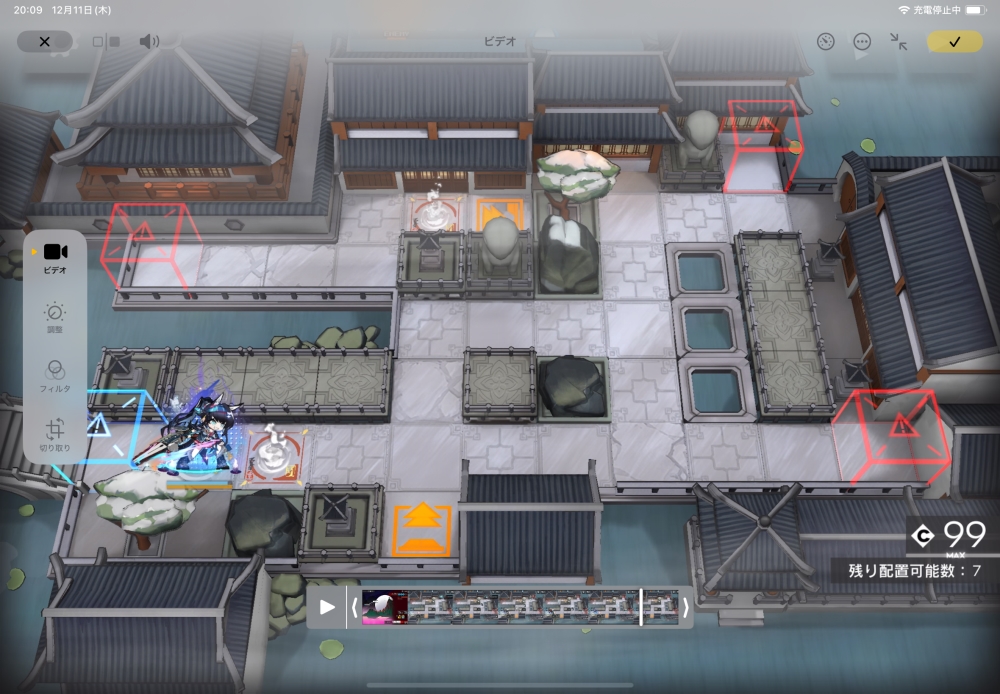The image size is (1000, 694).
Task: Choose the 切り取り crop tool
Action: (x=55, y=434)
